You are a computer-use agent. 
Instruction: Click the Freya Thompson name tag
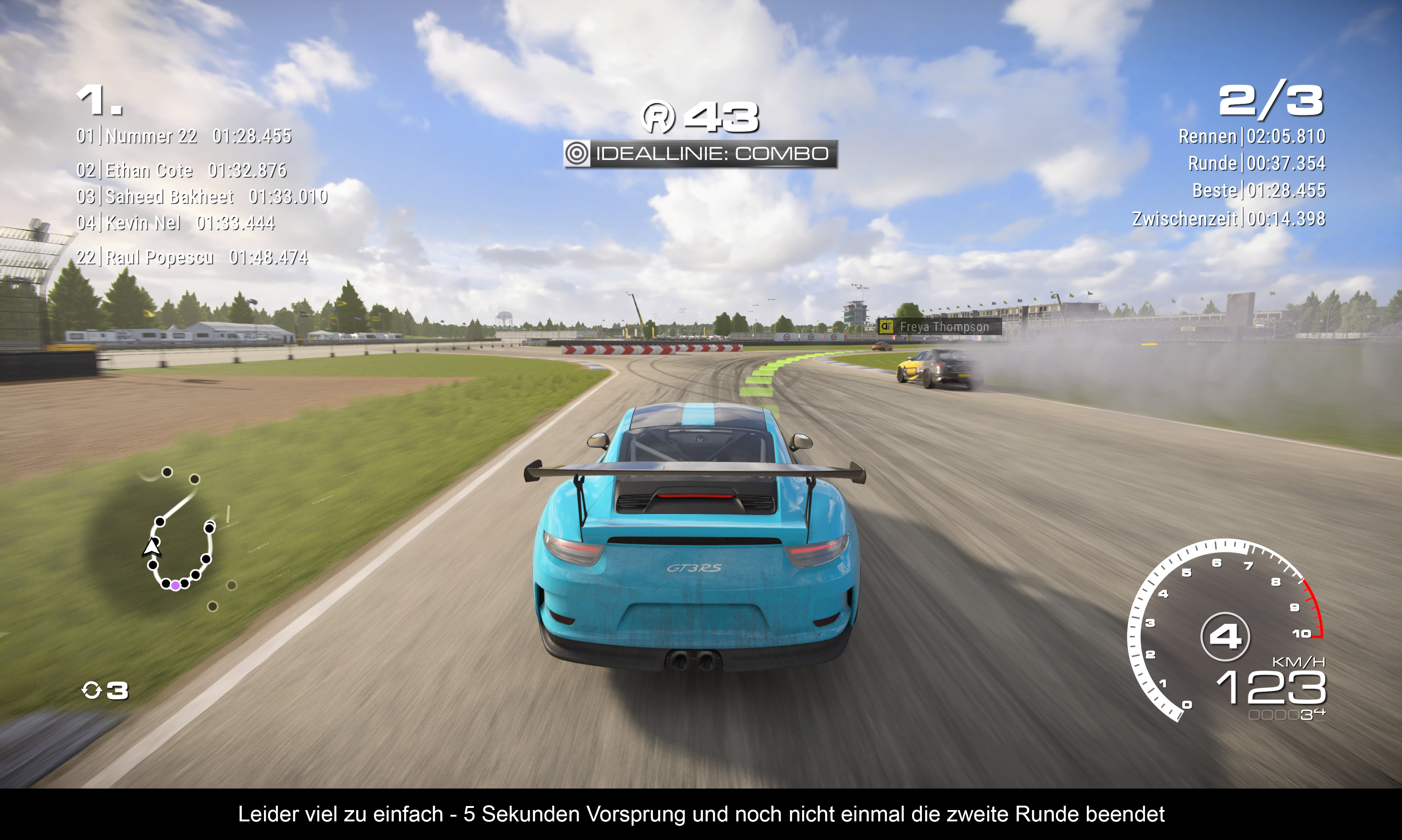click(x=939, y=327)
